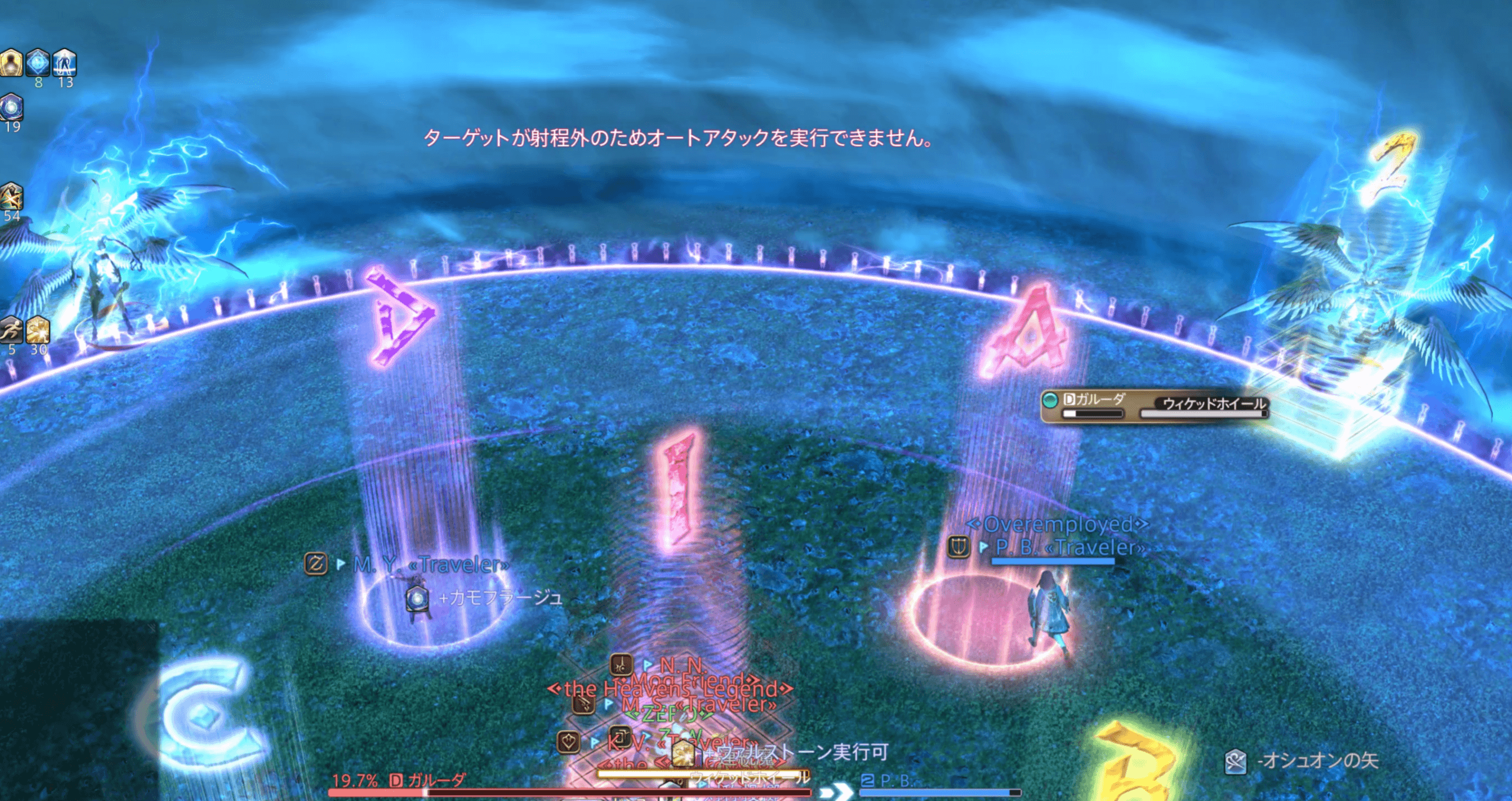
Task: Click the Sprint running-figure status icon
Action: coord(11,330)
